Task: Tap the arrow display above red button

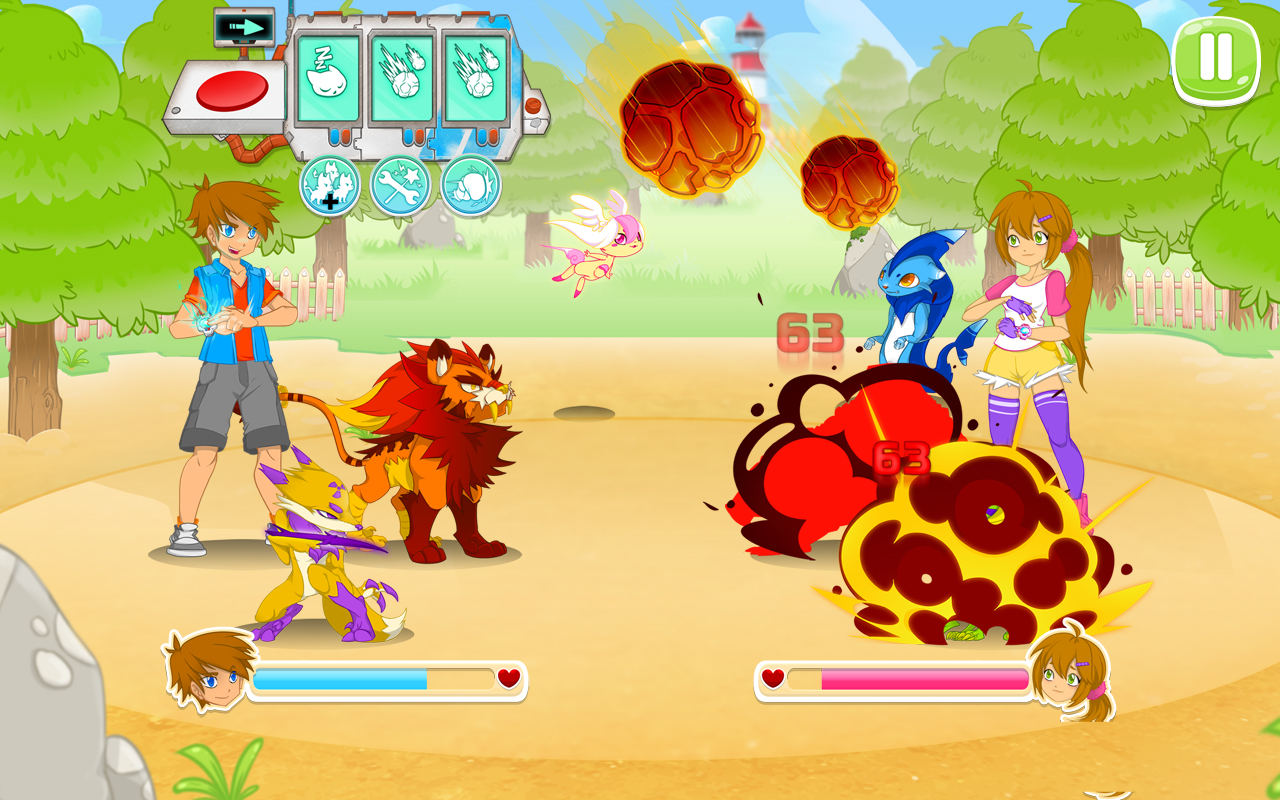Action: click(x=243, y=27)
